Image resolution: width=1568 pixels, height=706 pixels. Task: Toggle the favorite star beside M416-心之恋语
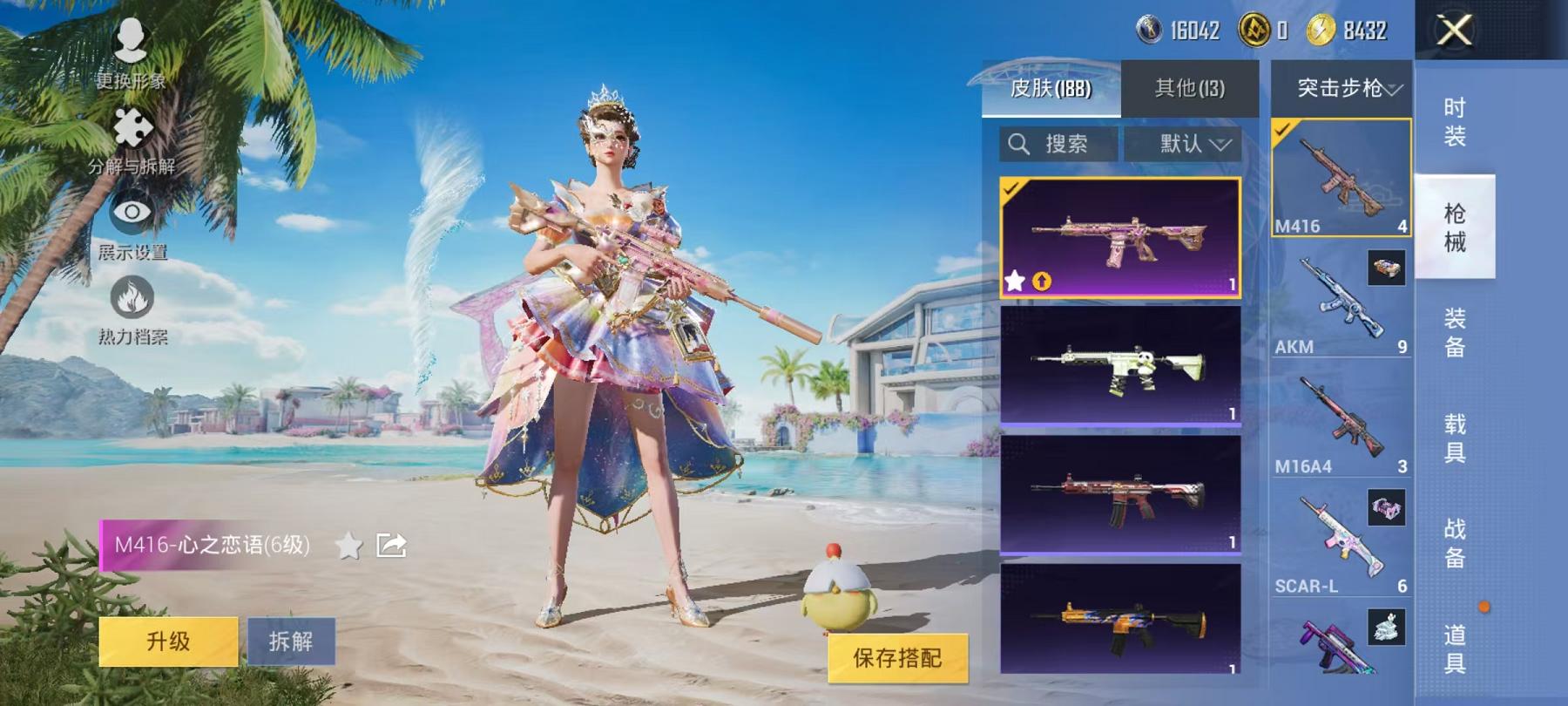click(348, 545)
